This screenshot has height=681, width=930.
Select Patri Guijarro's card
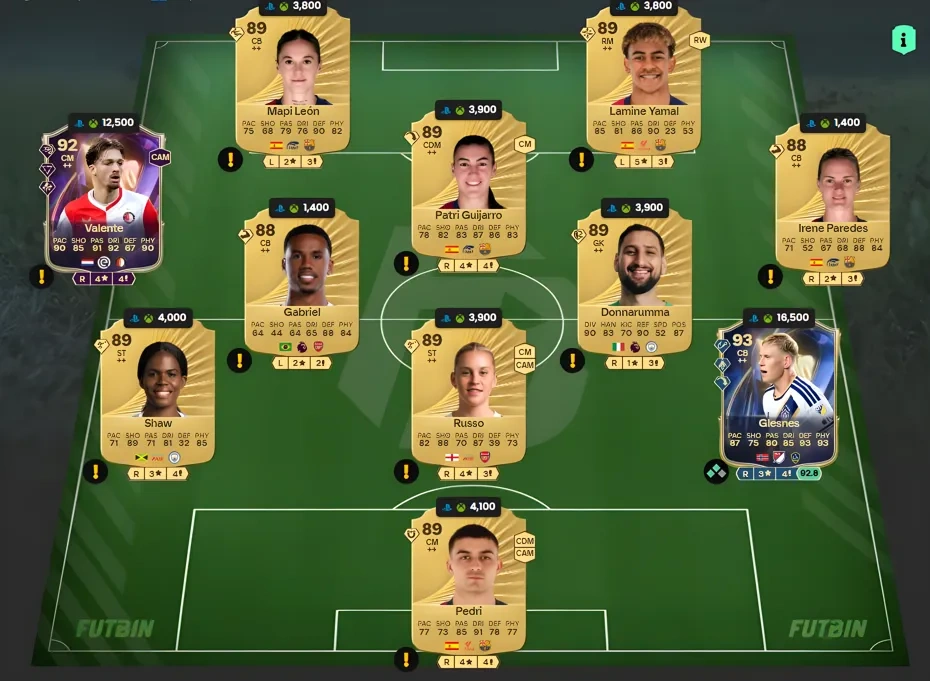pos(469,185)
